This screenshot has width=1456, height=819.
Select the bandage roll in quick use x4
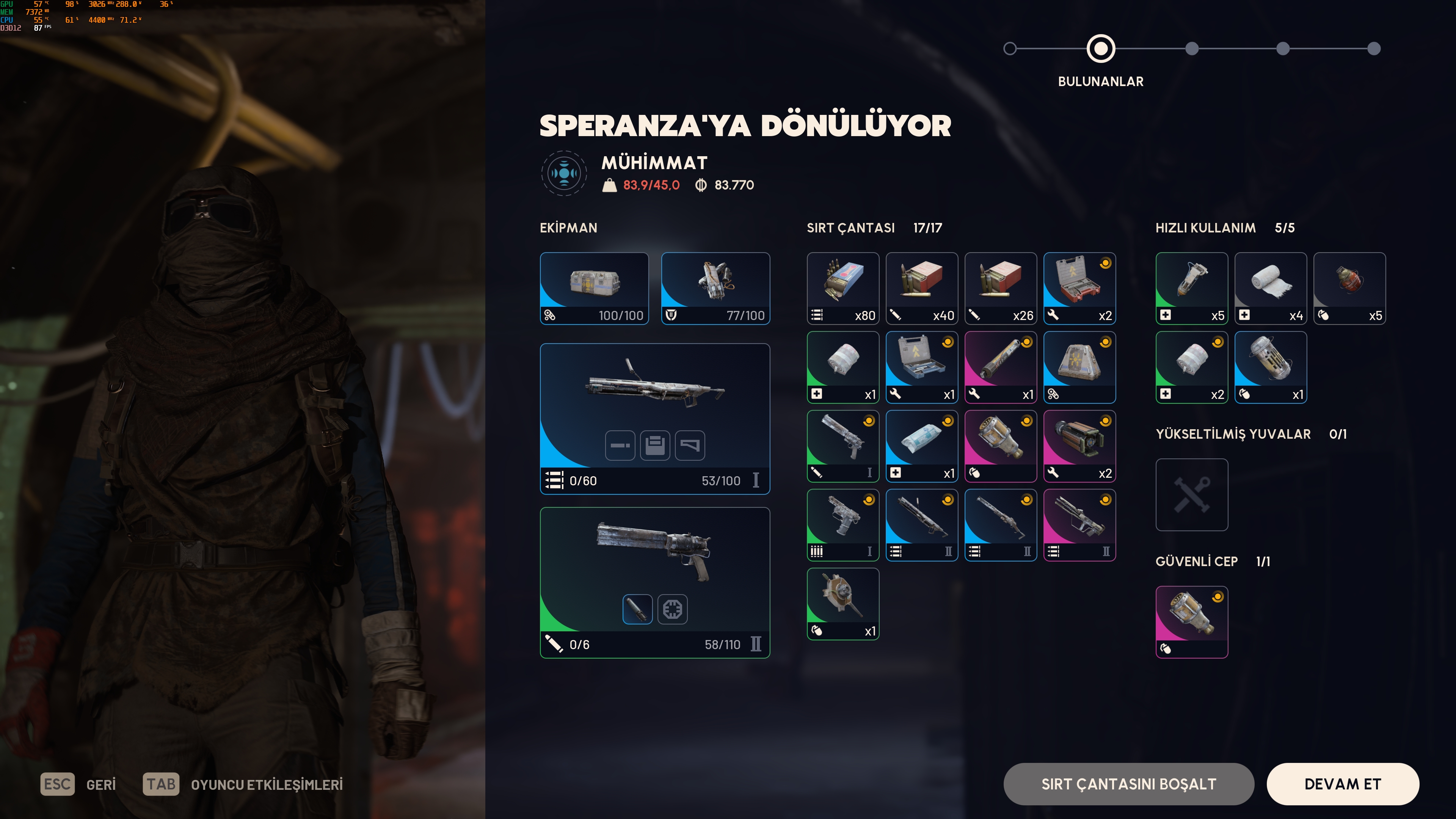click(x=1271, y=288)
